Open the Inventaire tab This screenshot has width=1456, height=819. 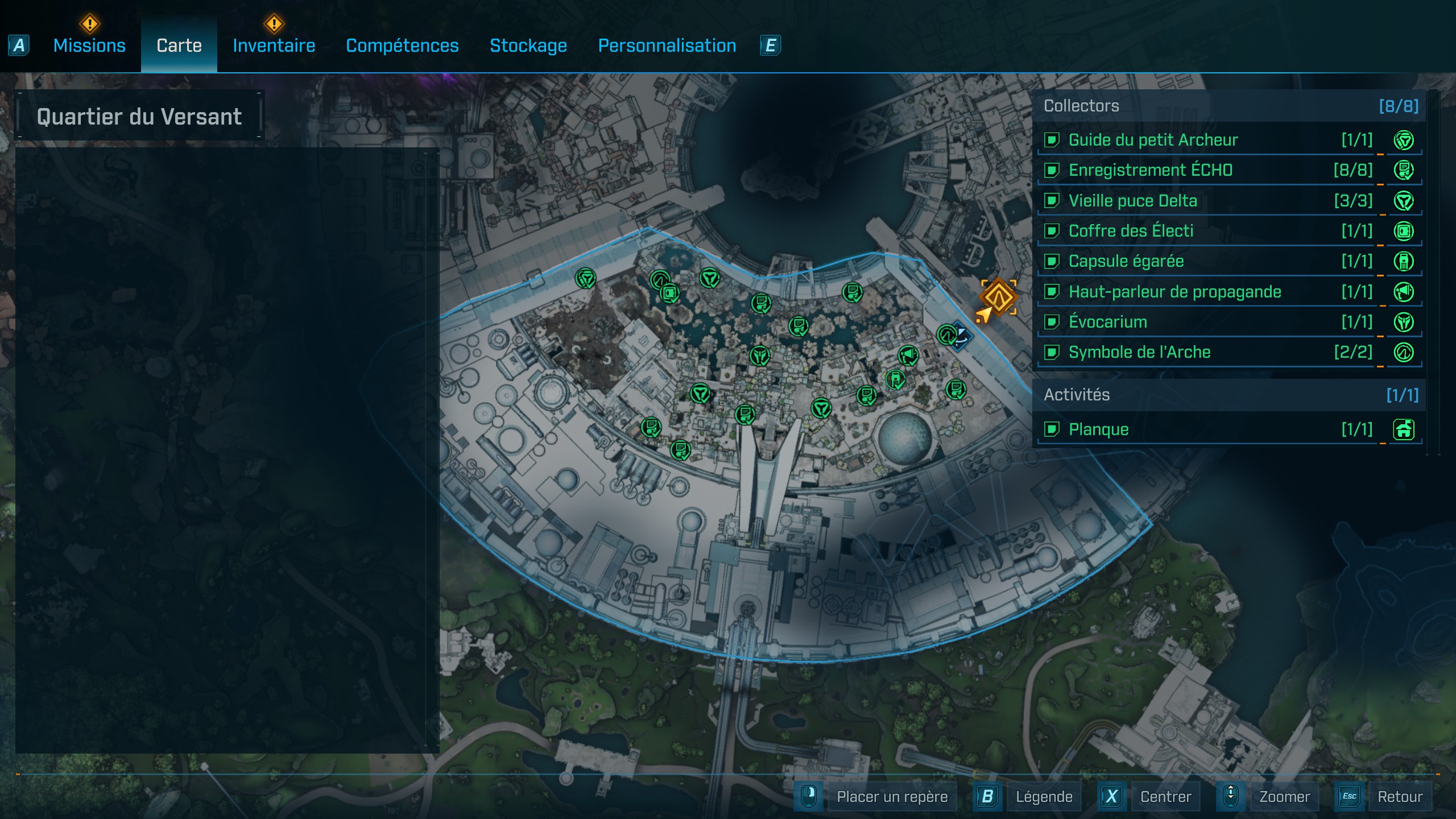point(274,45)
